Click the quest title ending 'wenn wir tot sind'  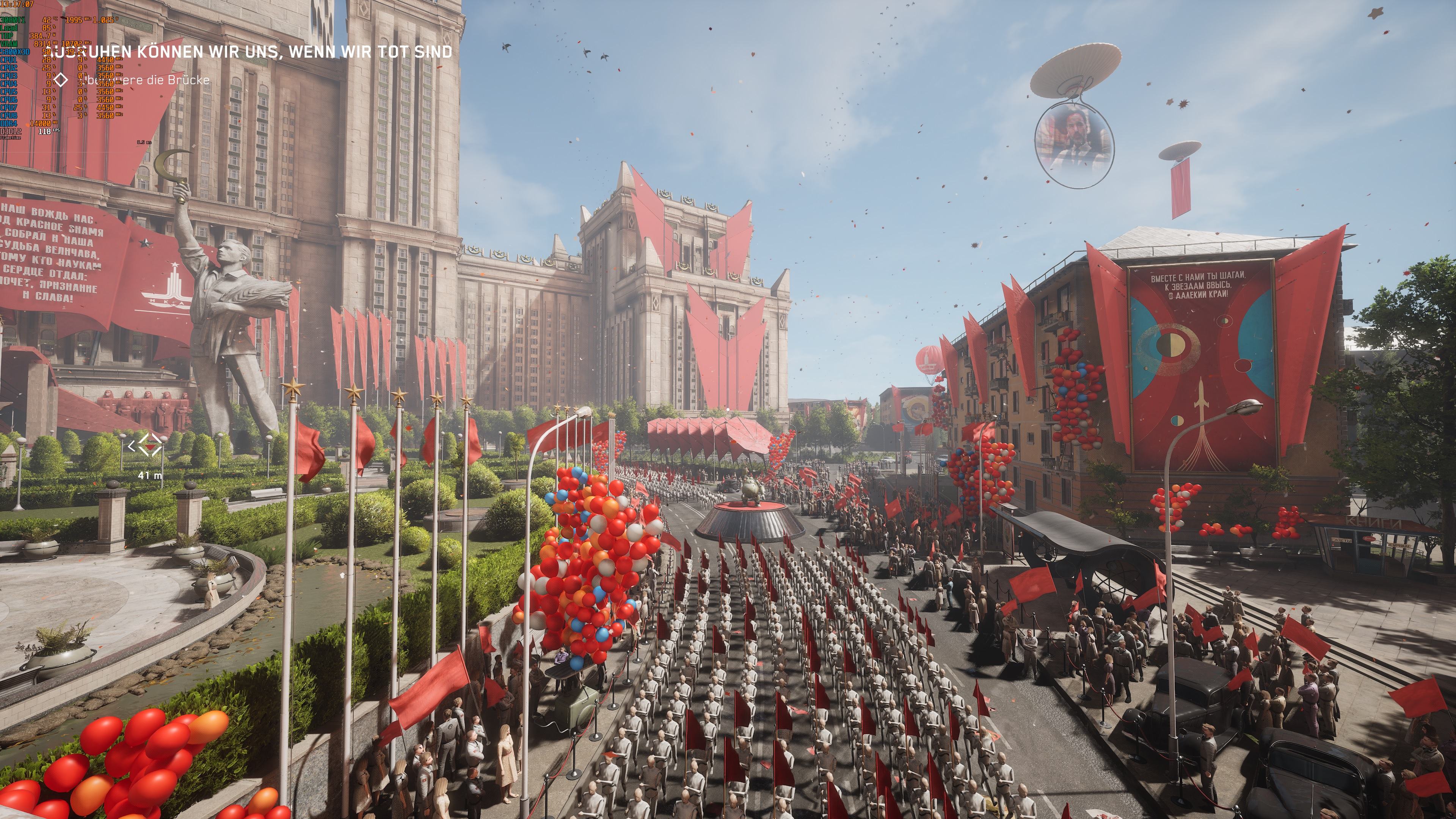(254, 52)
